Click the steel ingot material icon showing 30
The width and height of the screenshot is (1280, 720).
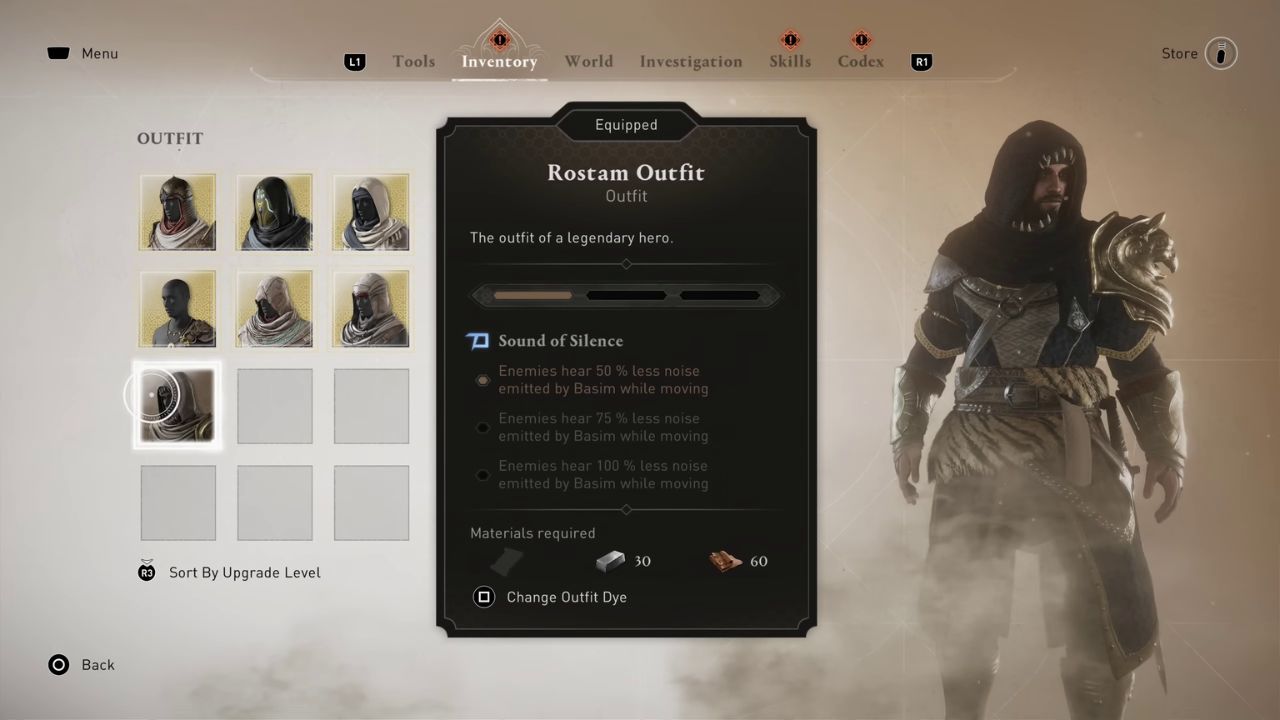click(610, 561)
